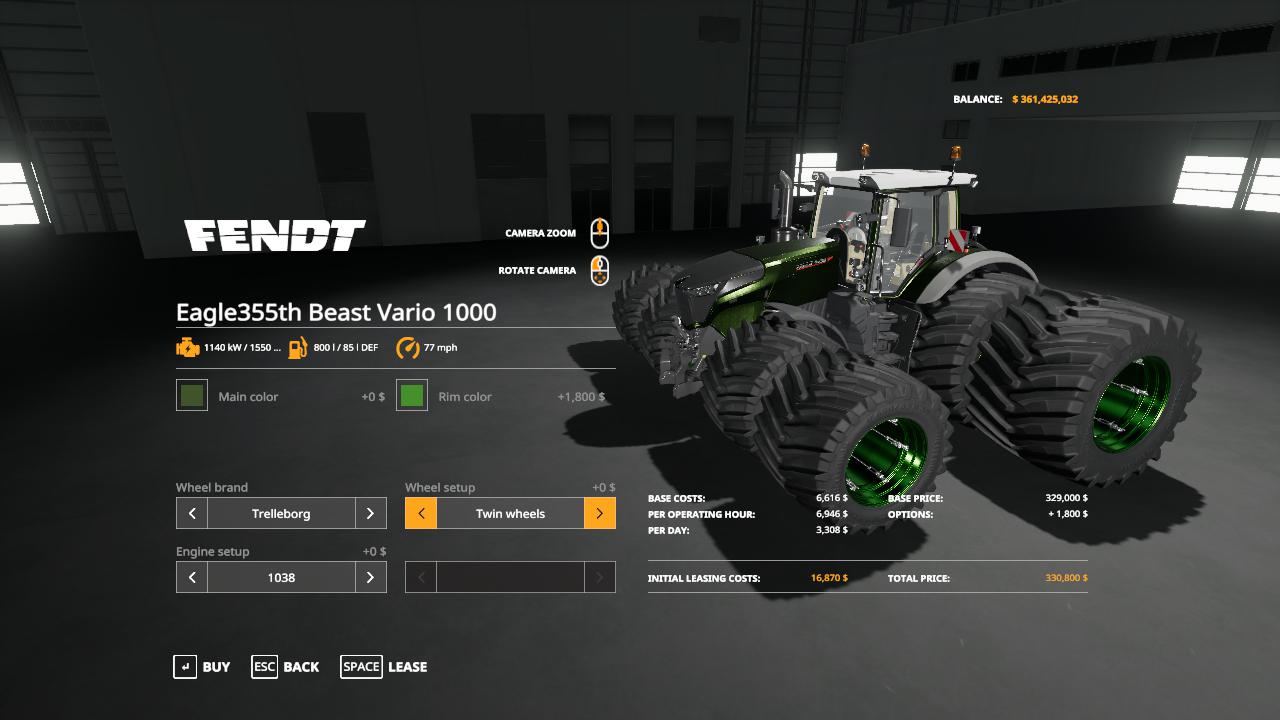Choose the previous wheel brand option
This screenshot has height=720, width=1280.
pos(191,513)
